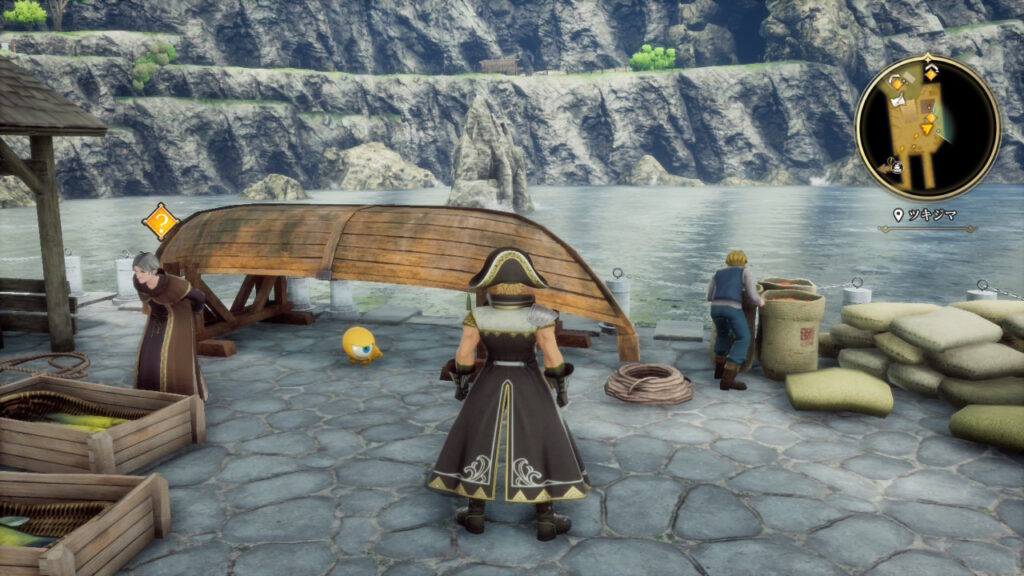Viewport: 1024px width, 576px height.
Task: Click the yellow player arrow on minimap
Action: pyautogui.click(x=927, y=128)
